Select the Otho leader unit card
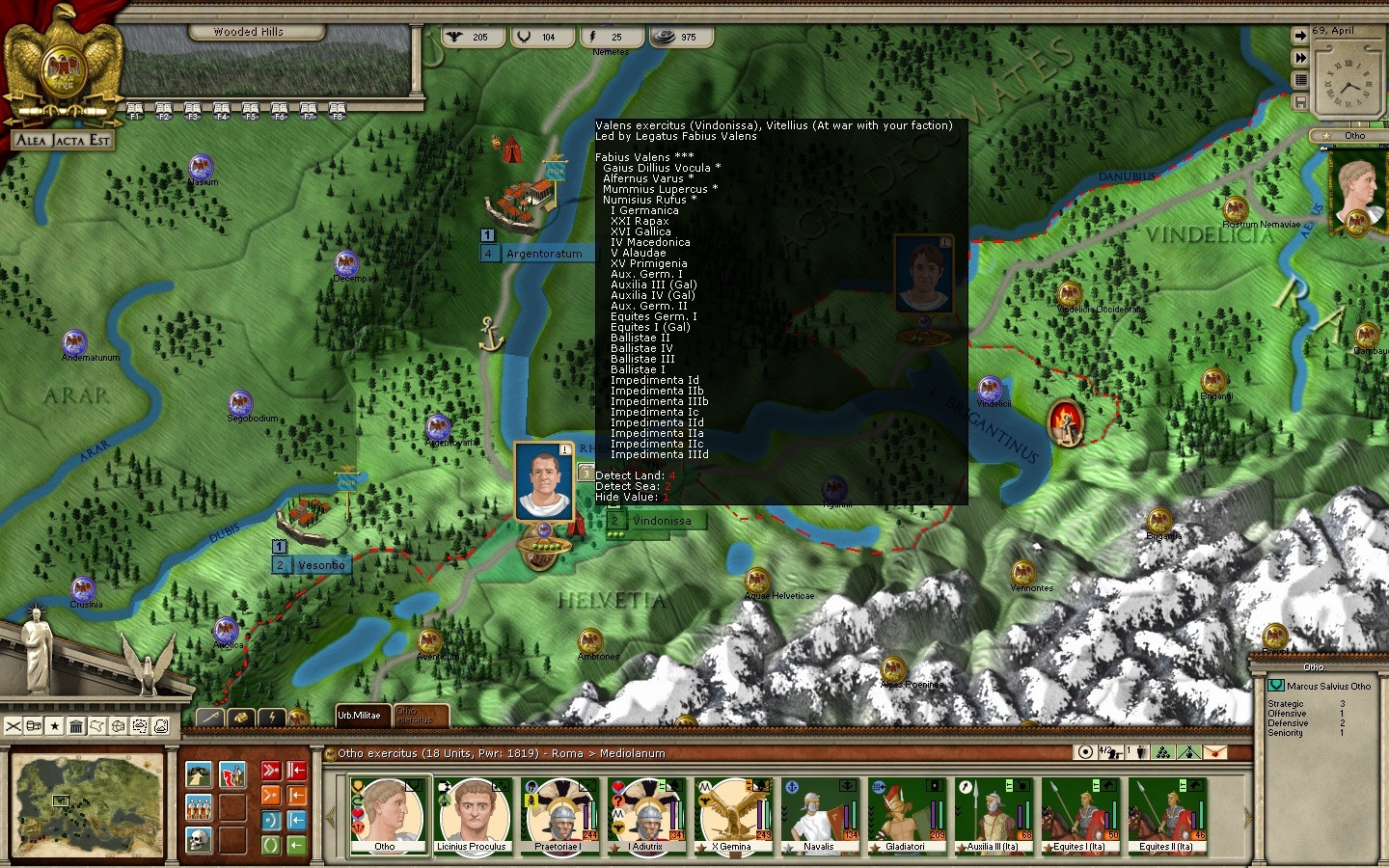 (x=386, y=816)
